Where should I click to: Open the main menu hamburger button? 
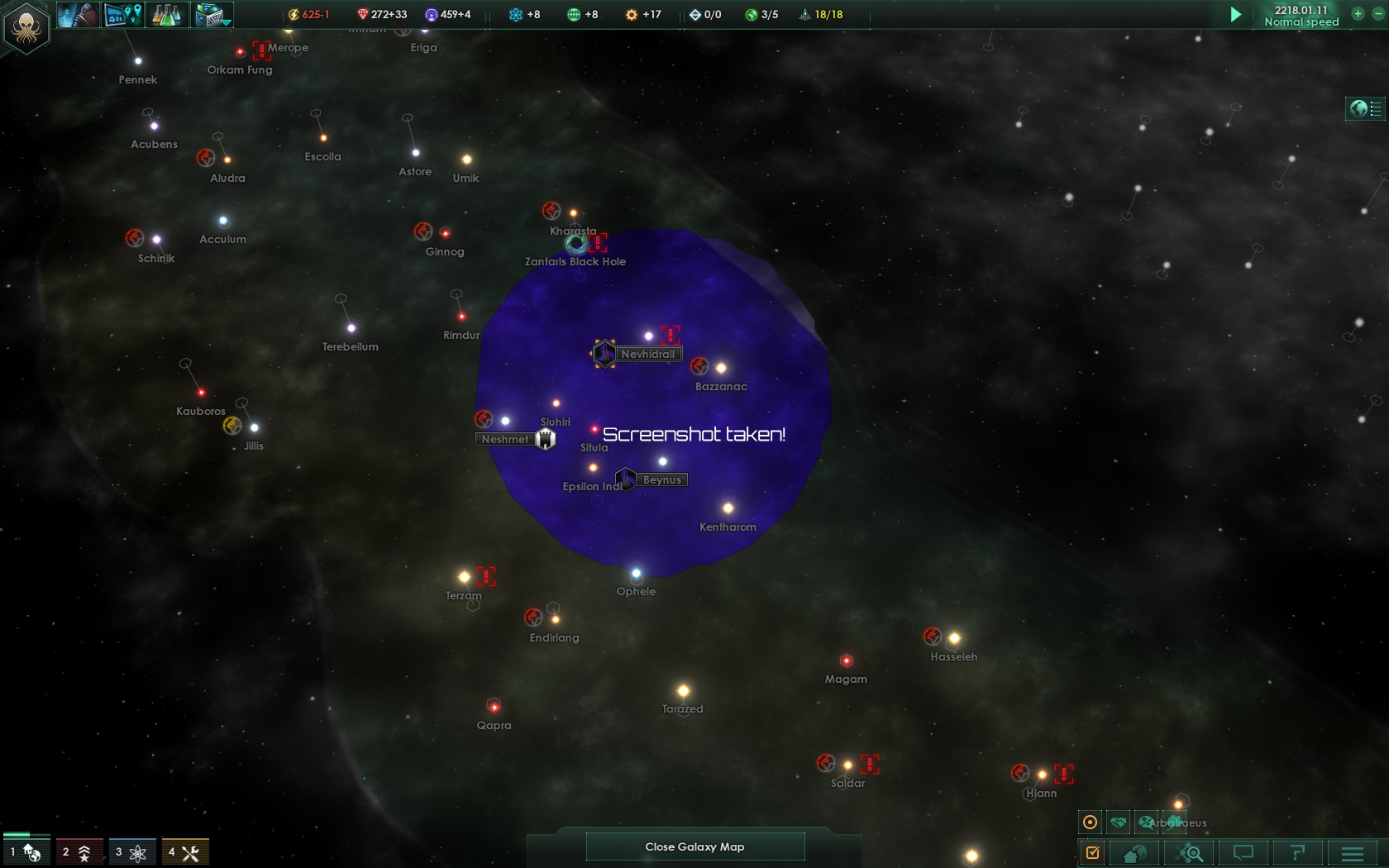[x=1353, y=852]
